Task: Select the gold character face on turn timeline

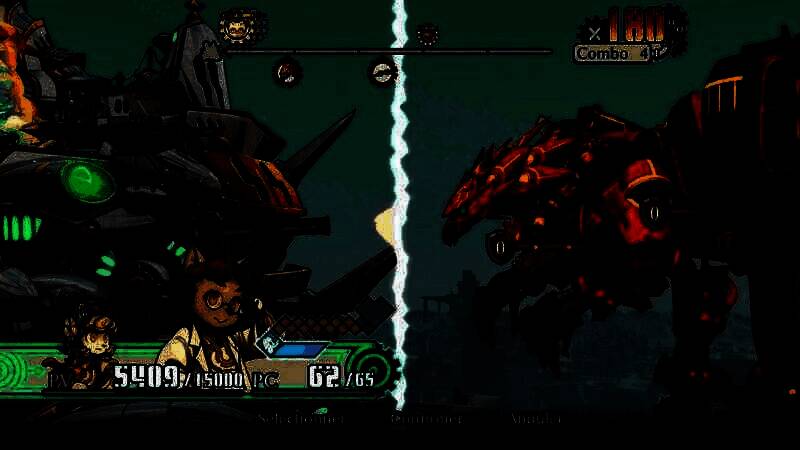Action: (x=236, y=27)
